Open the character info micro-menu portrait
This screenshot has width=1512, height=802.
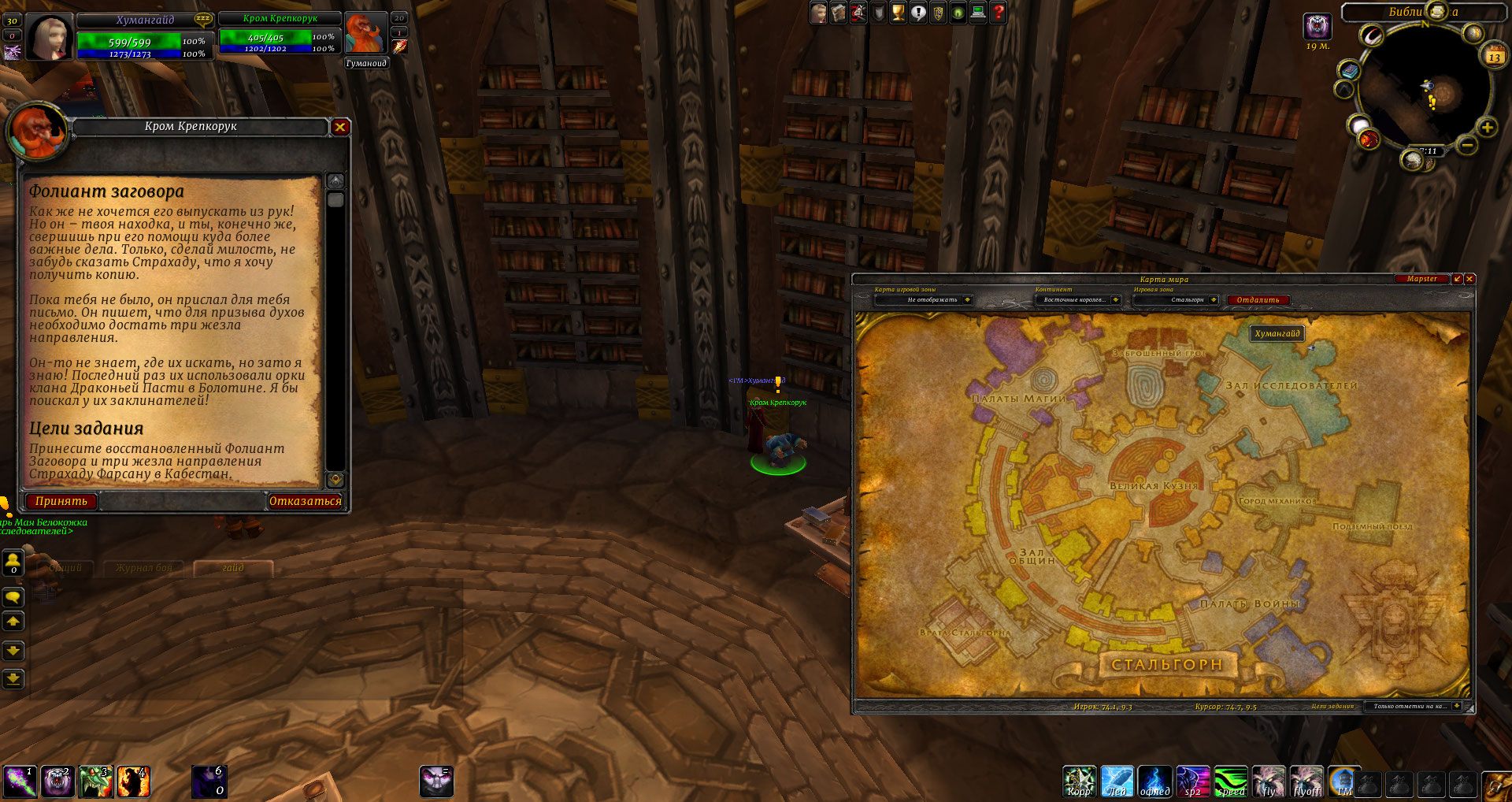click(x=819, y=13)
